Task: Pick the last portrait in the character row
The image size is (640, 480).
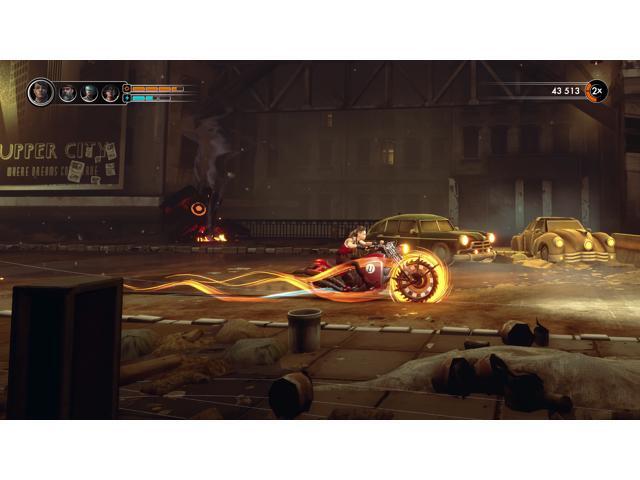Action: click(x=110, y=93)
